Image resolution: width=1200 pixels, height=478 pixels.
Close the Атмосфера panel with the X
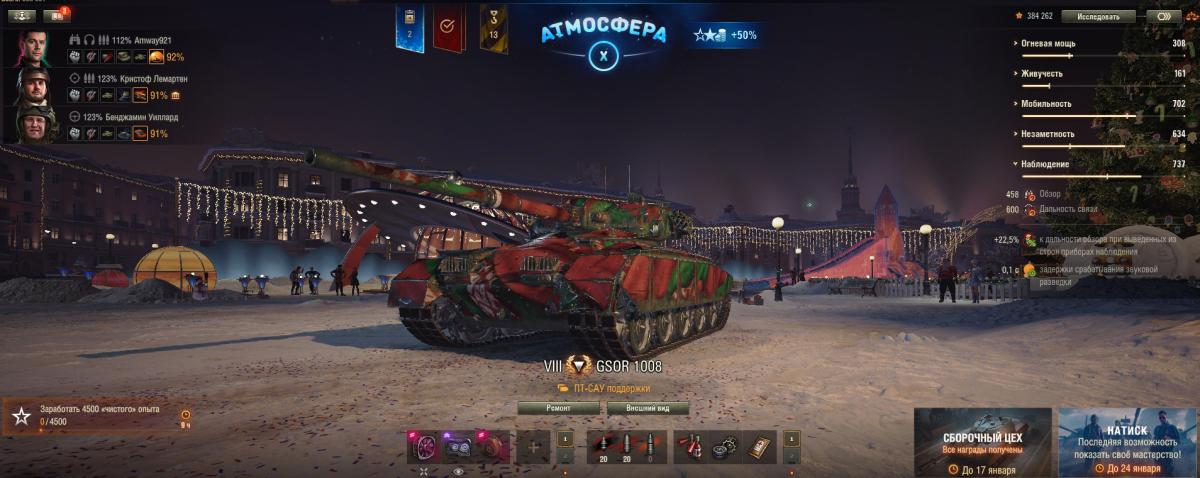click(603, 55)
